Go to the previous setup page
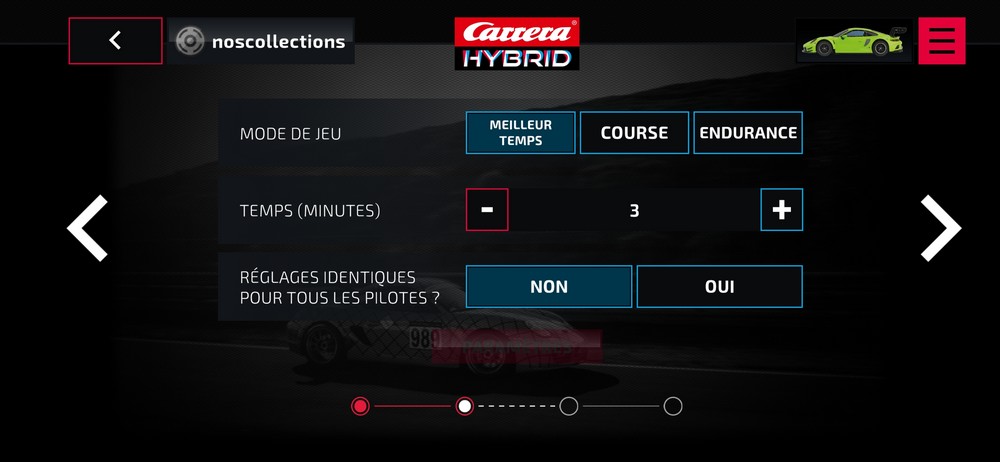This screenshot has width=1000, height=462. (x=87, y=229)
